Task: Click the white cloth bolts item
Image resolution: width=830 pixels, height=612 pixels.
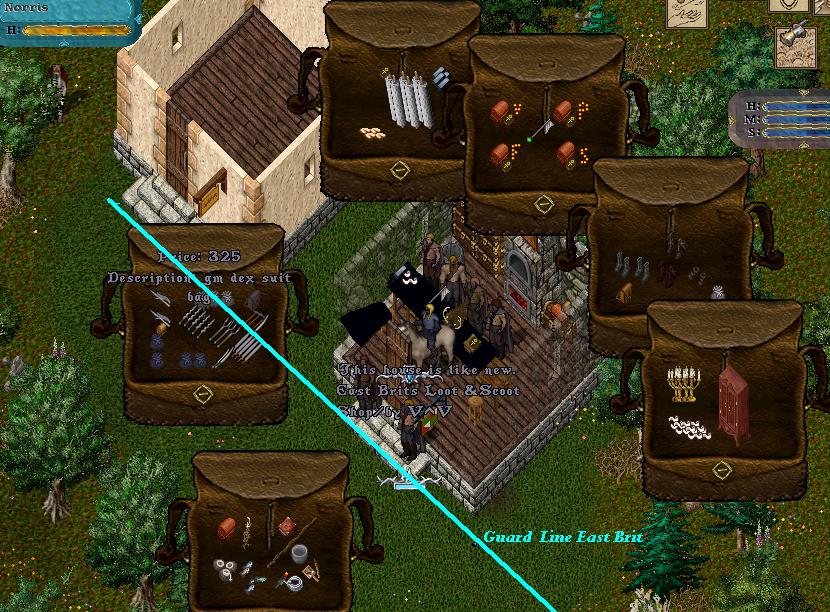Action: click(x=406, y=101)
